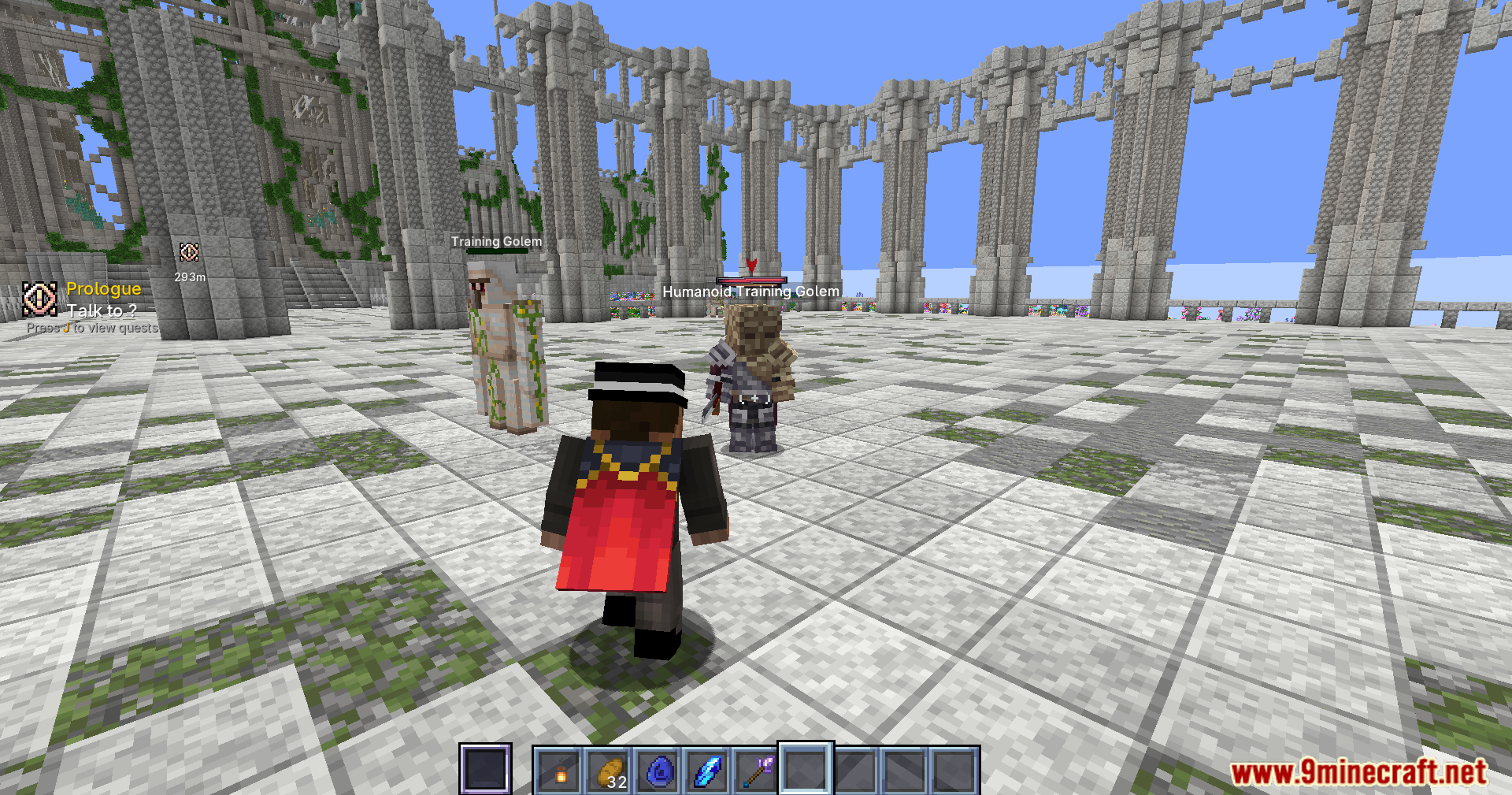1512x795 pixels.
Task: Toggle the red alert indicator above the golem
Action: pos(752,265)
